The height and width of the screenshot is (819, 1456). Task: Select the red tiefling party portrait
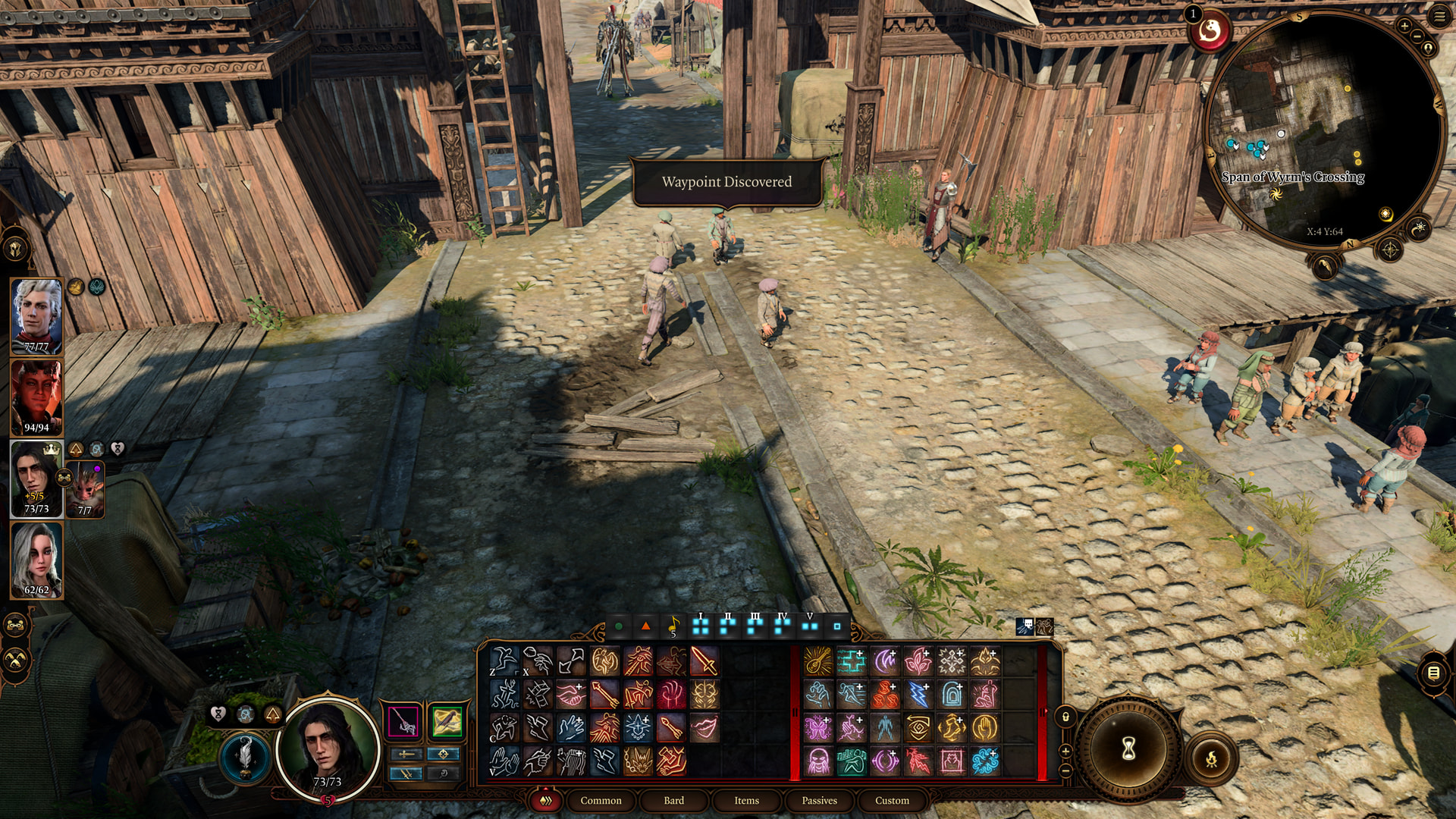point(36,397)
